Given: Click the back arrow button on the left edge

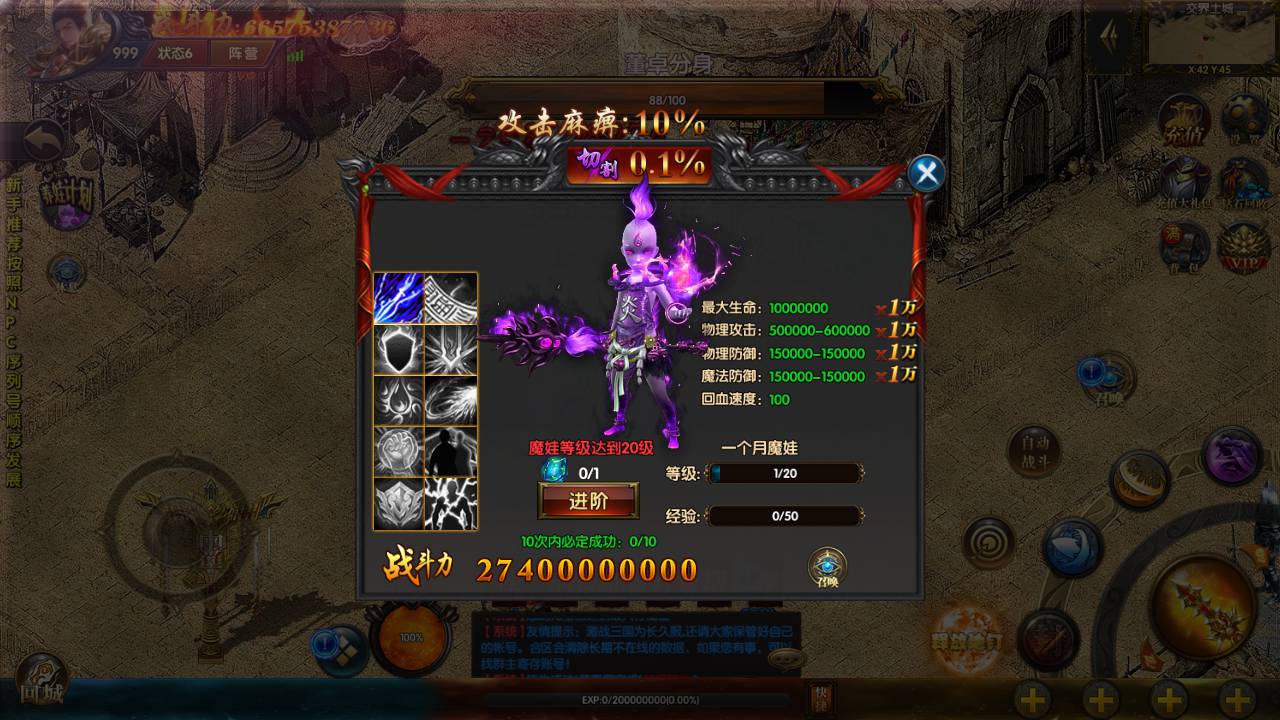Looking at the screenshot, I should pyautogui.click(x=43, y=142).
